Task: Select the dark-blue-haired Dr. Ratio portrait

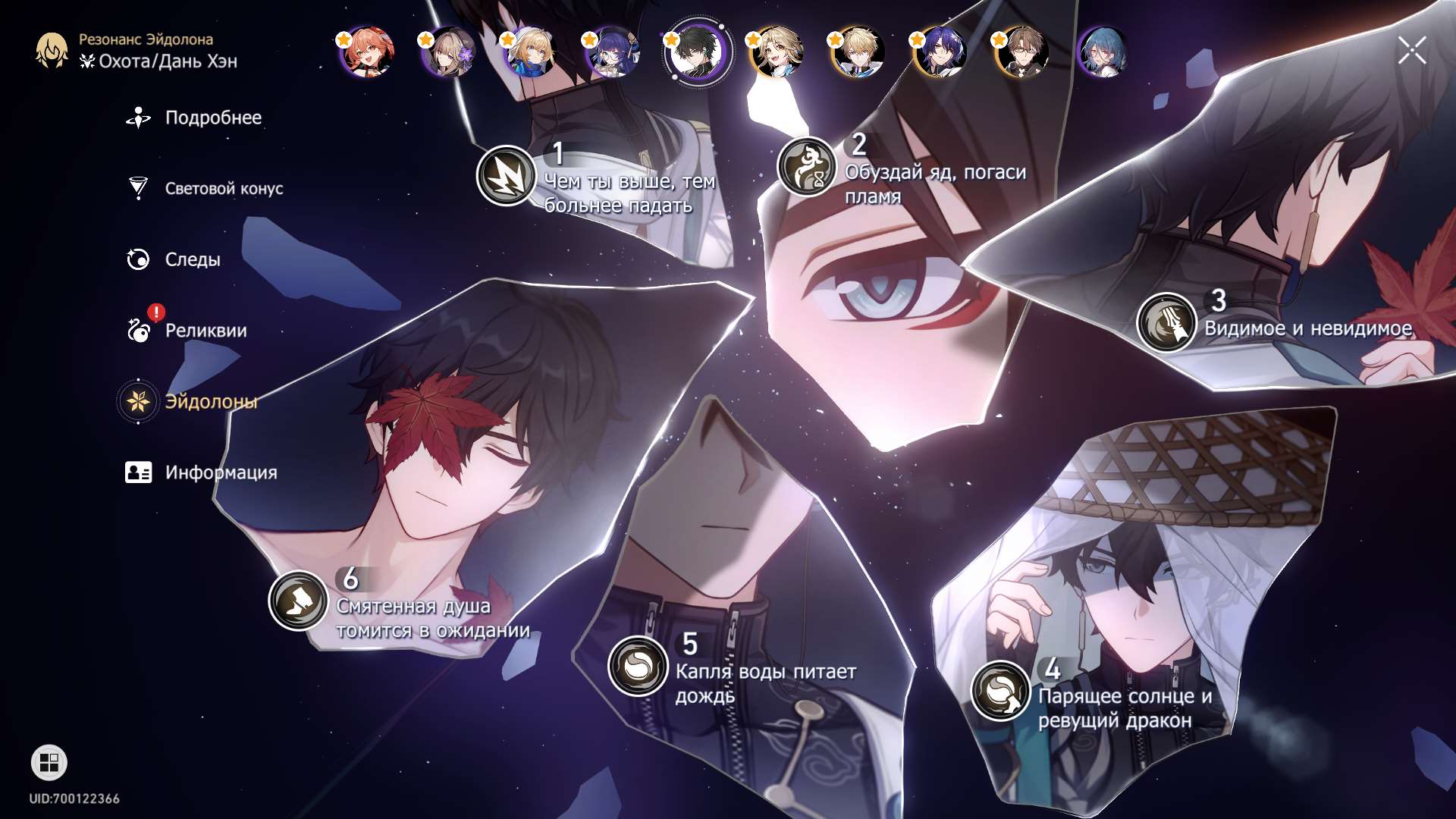Action: coord(940,52)
